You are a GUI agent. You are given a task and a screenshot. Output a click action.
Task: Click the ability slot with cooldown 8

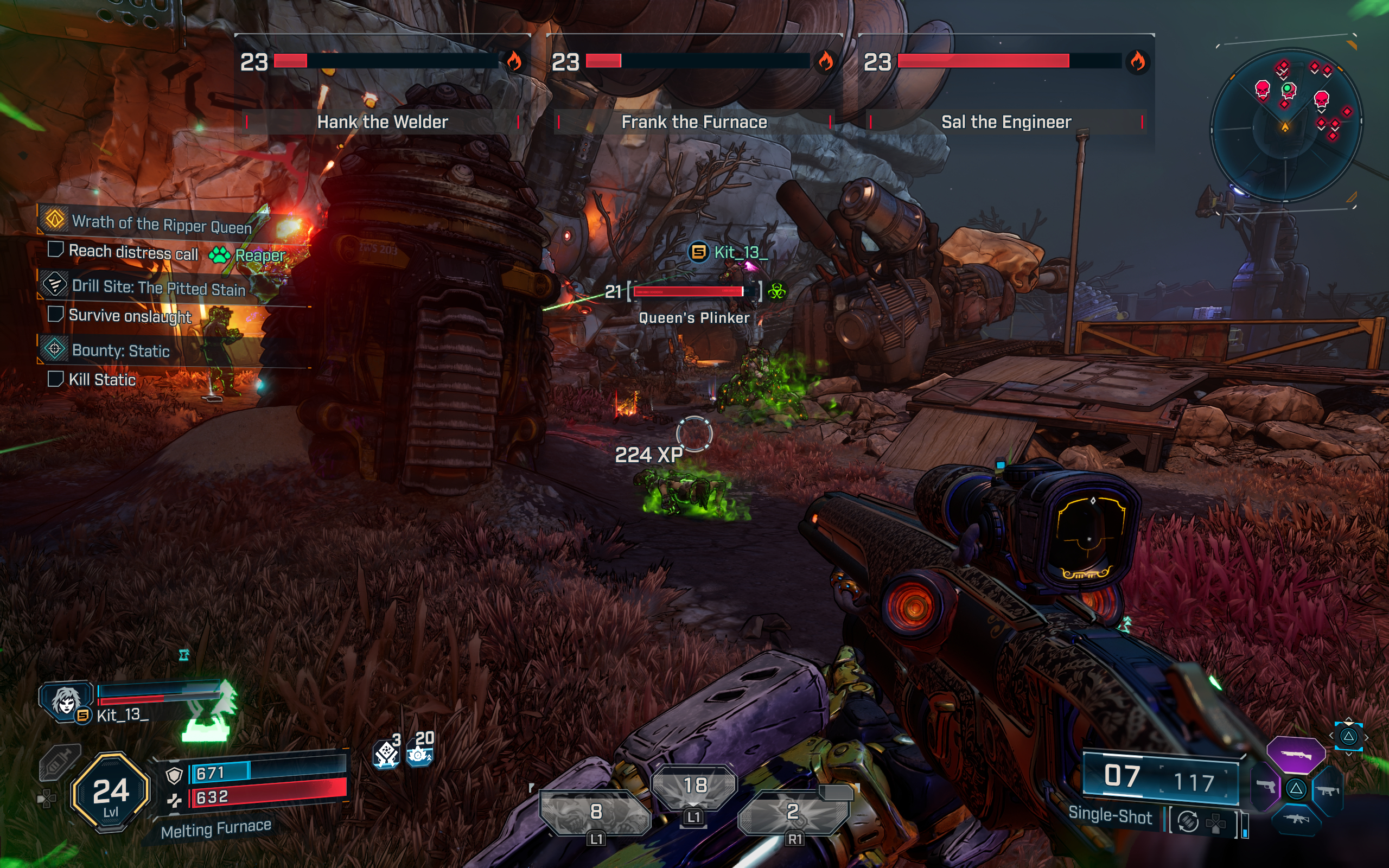click(x=596, y=812)
